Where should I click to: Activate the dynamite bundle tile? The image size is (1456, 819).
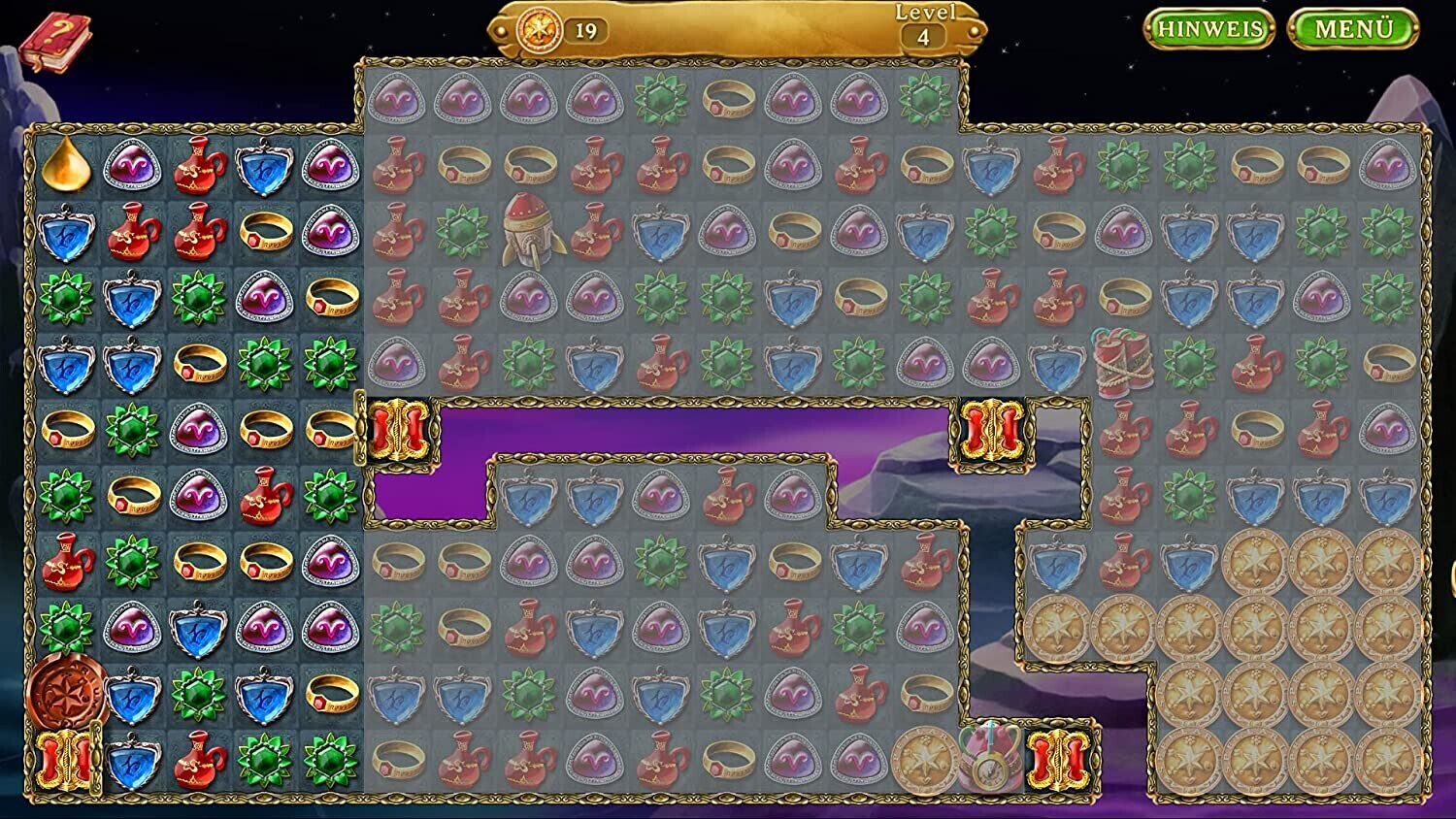pos(1123,363)
